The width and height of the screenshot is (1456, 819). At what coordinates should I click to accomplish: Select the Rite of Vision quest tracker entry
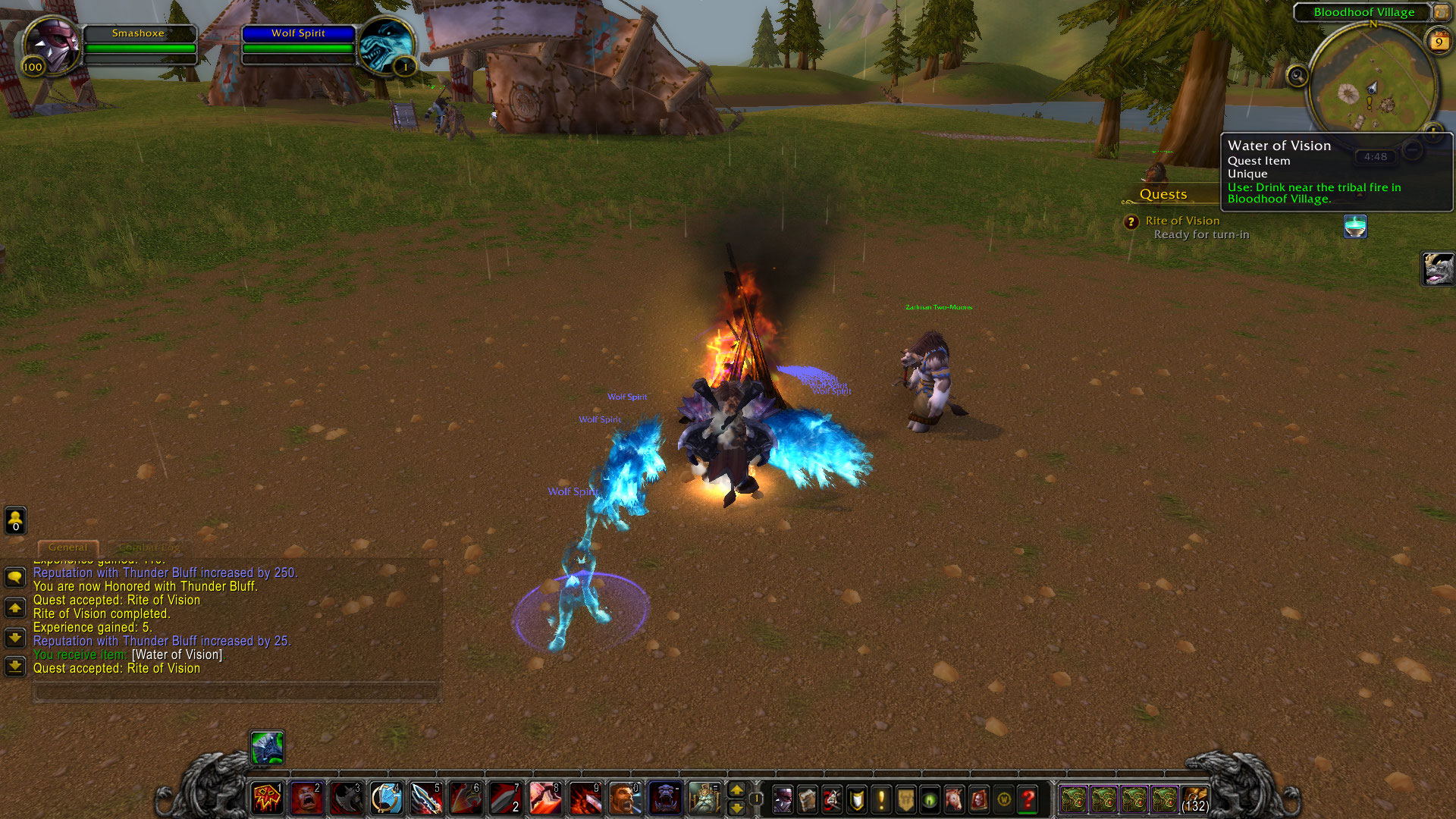pos(1182,221)
